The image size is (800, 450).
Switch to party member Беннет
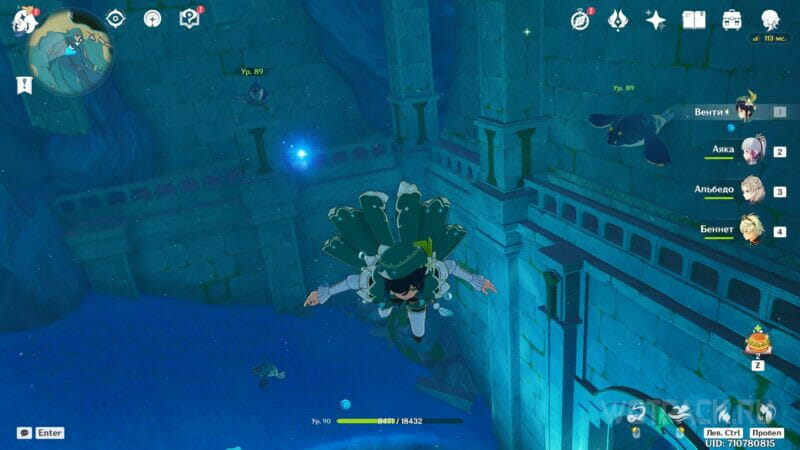pyautogui.click(x=752, y=230)
